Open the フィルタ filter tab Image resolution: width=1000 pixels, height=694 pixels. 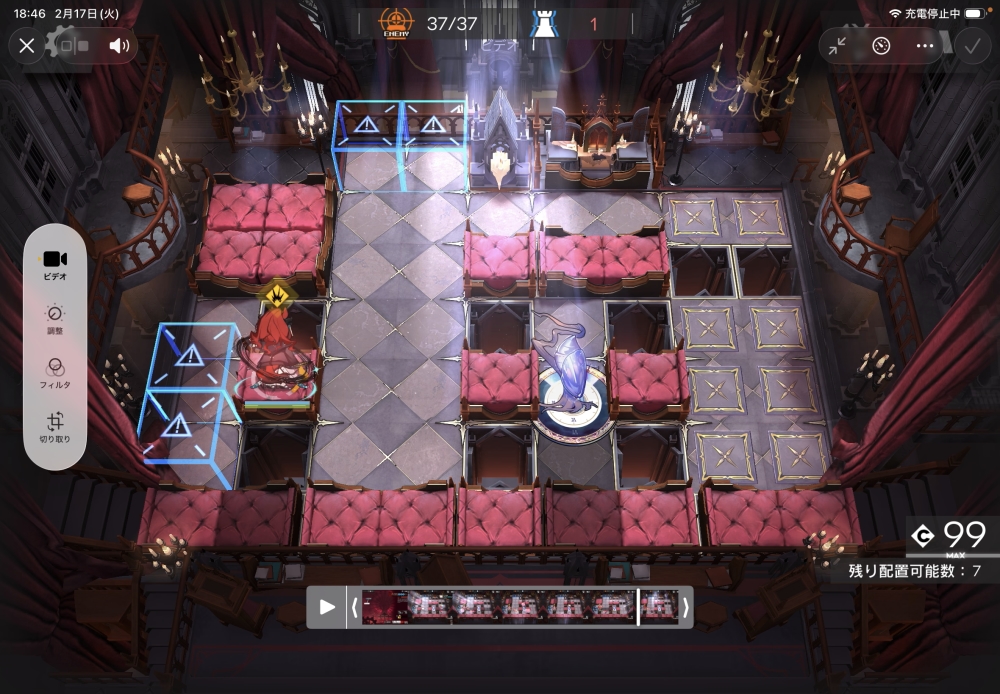55,372
